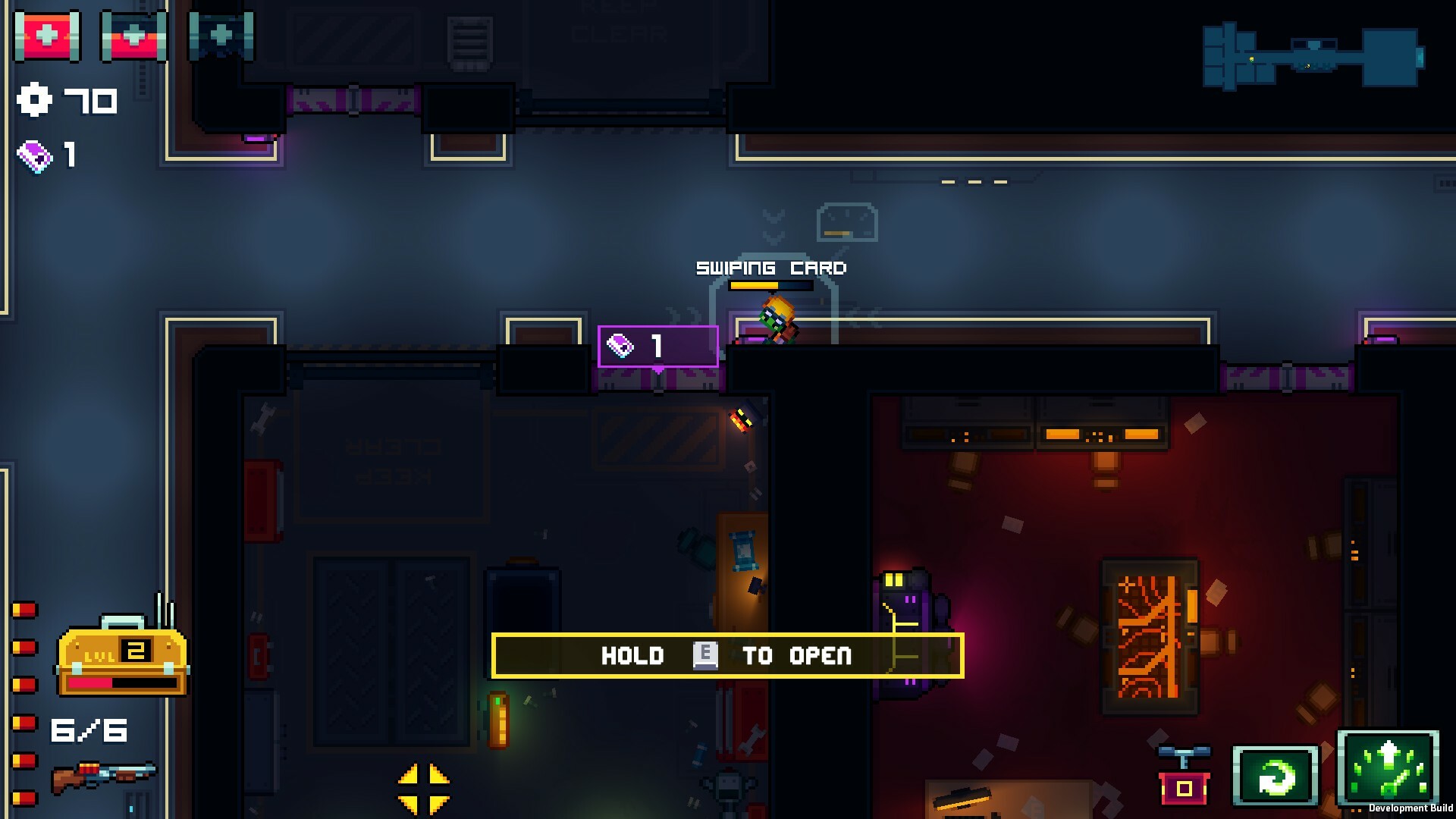Click the number 1 on the door keycard banner
This screenshot has height=819, width=1456.
click(x=655, y=346)
